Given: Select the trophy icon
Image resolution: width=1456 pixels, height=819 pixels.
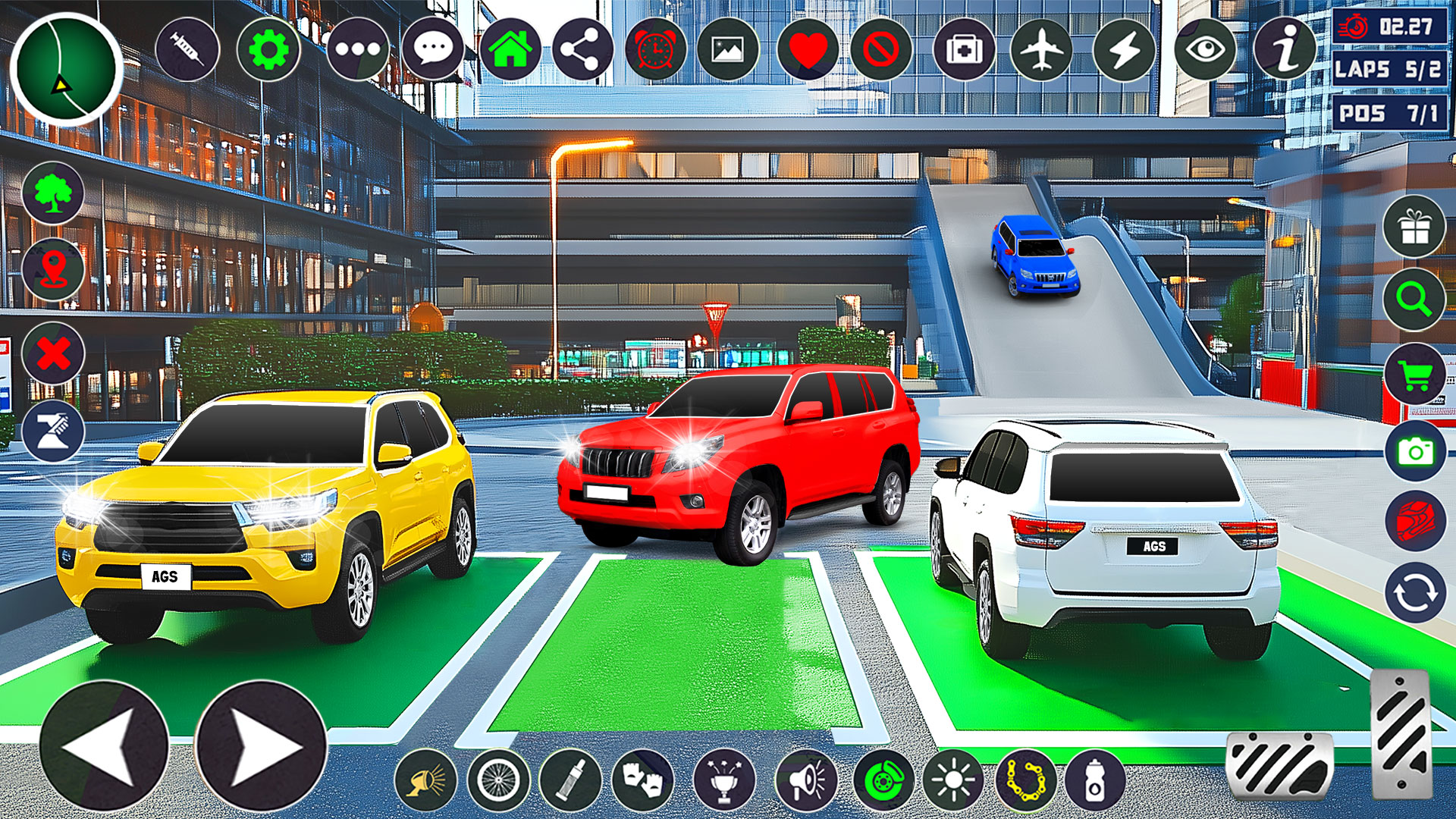Looking at the screenshot, I should [724, 780].
